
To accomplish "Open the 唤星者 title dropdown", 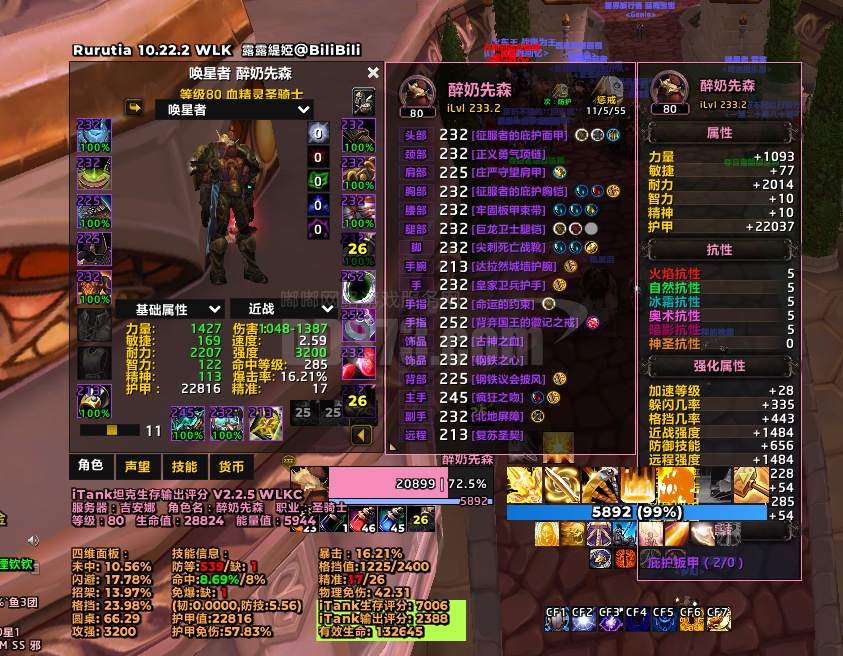I will point(234,110).
